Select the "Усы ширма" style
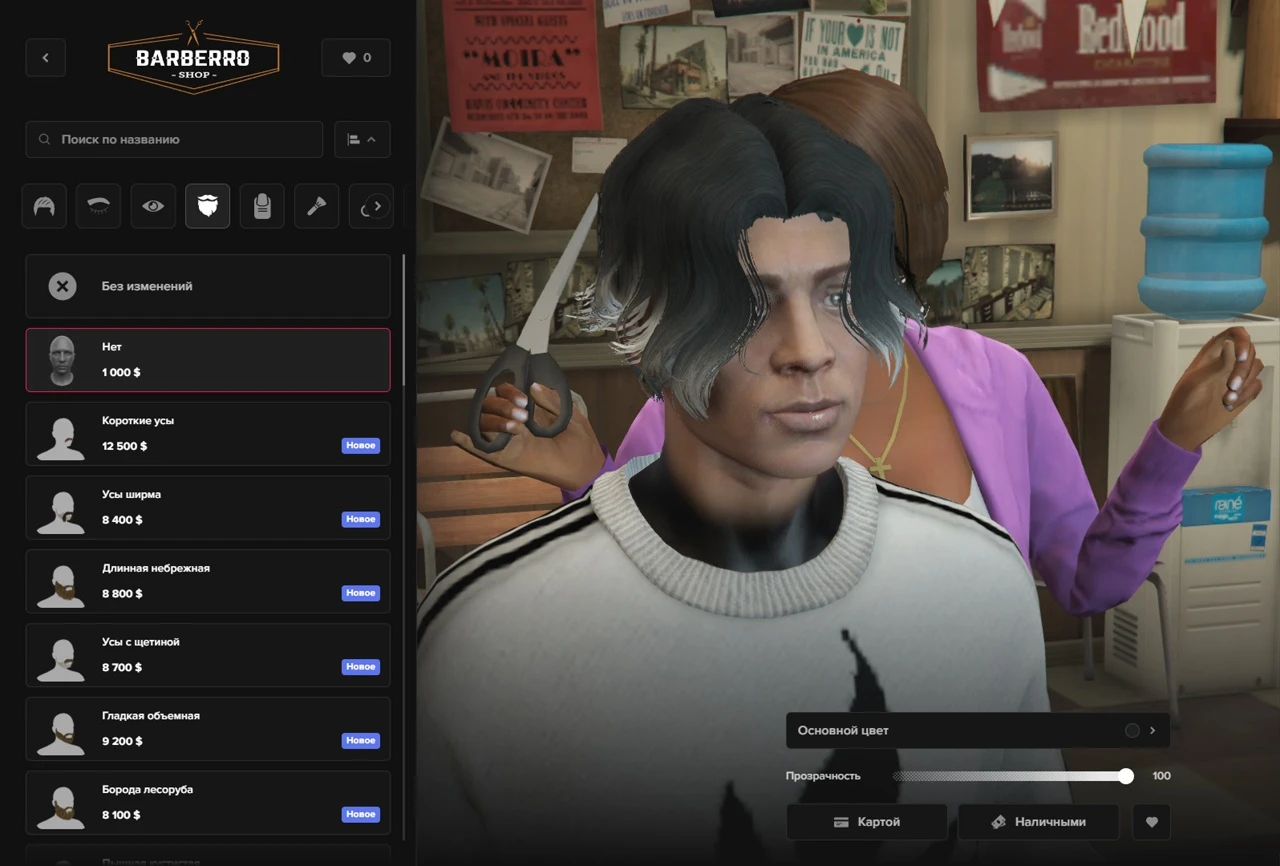The height and width of the screenshot is (866, 1280). click(208, 508)
